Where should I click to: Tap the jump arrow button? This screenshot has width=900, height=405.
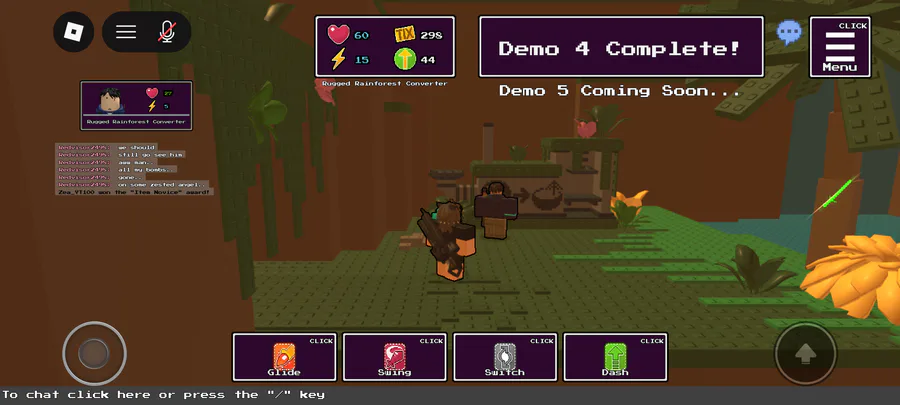[805, 353]
